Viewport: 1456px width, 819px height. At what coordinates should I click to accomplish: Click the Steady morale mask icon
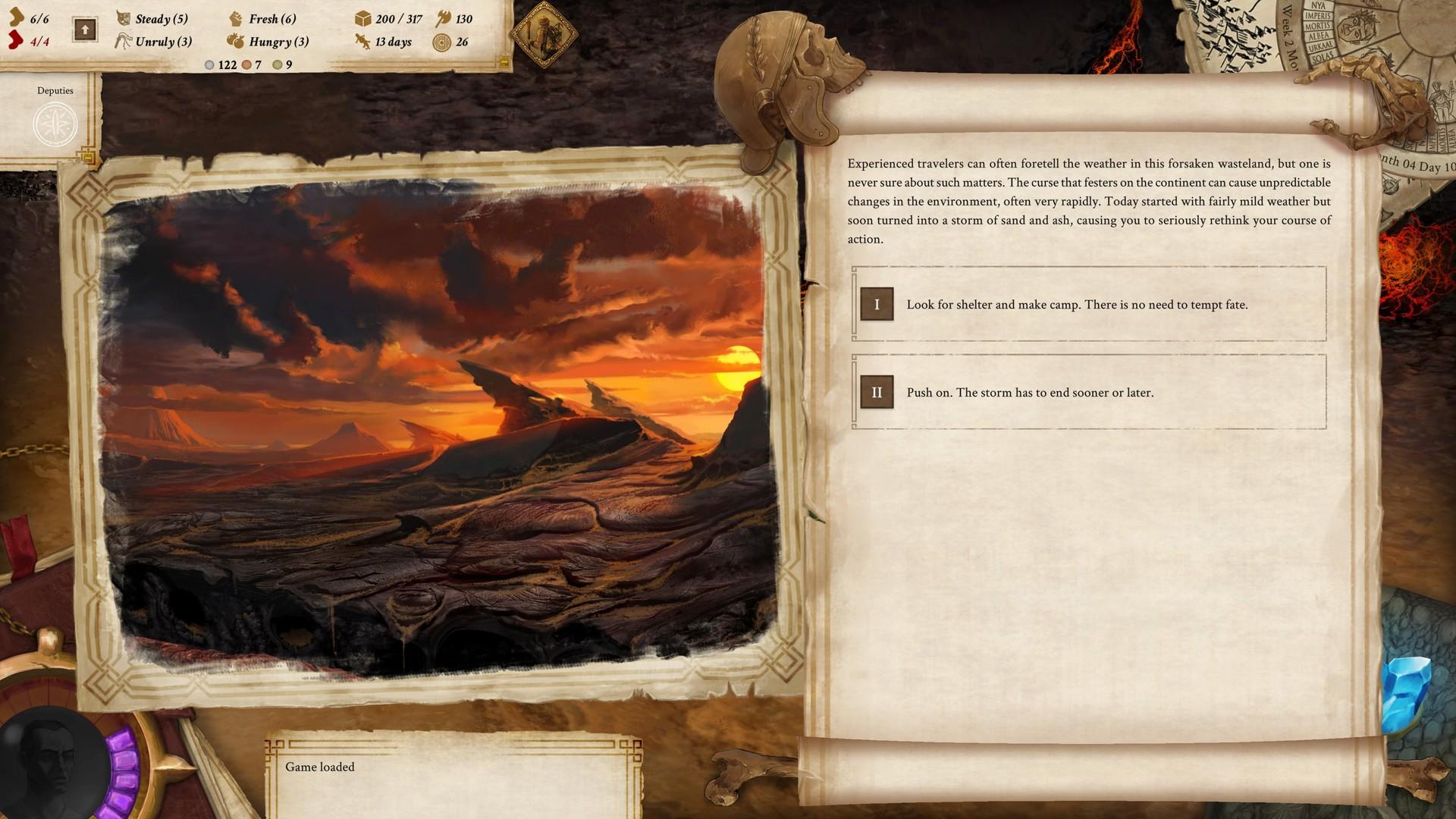123,19
